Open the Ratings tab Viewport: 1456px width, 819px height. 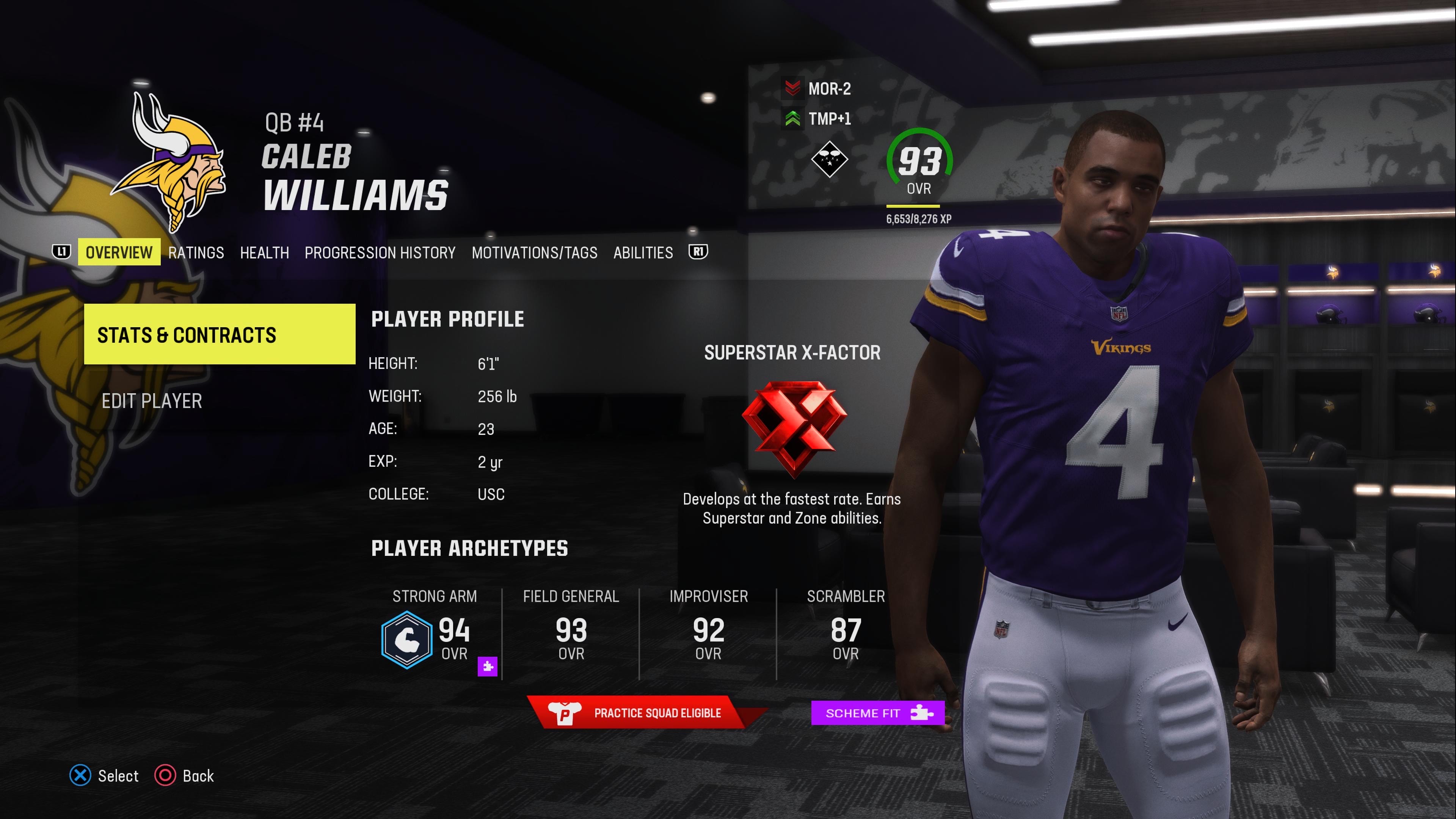click(196, 252)
